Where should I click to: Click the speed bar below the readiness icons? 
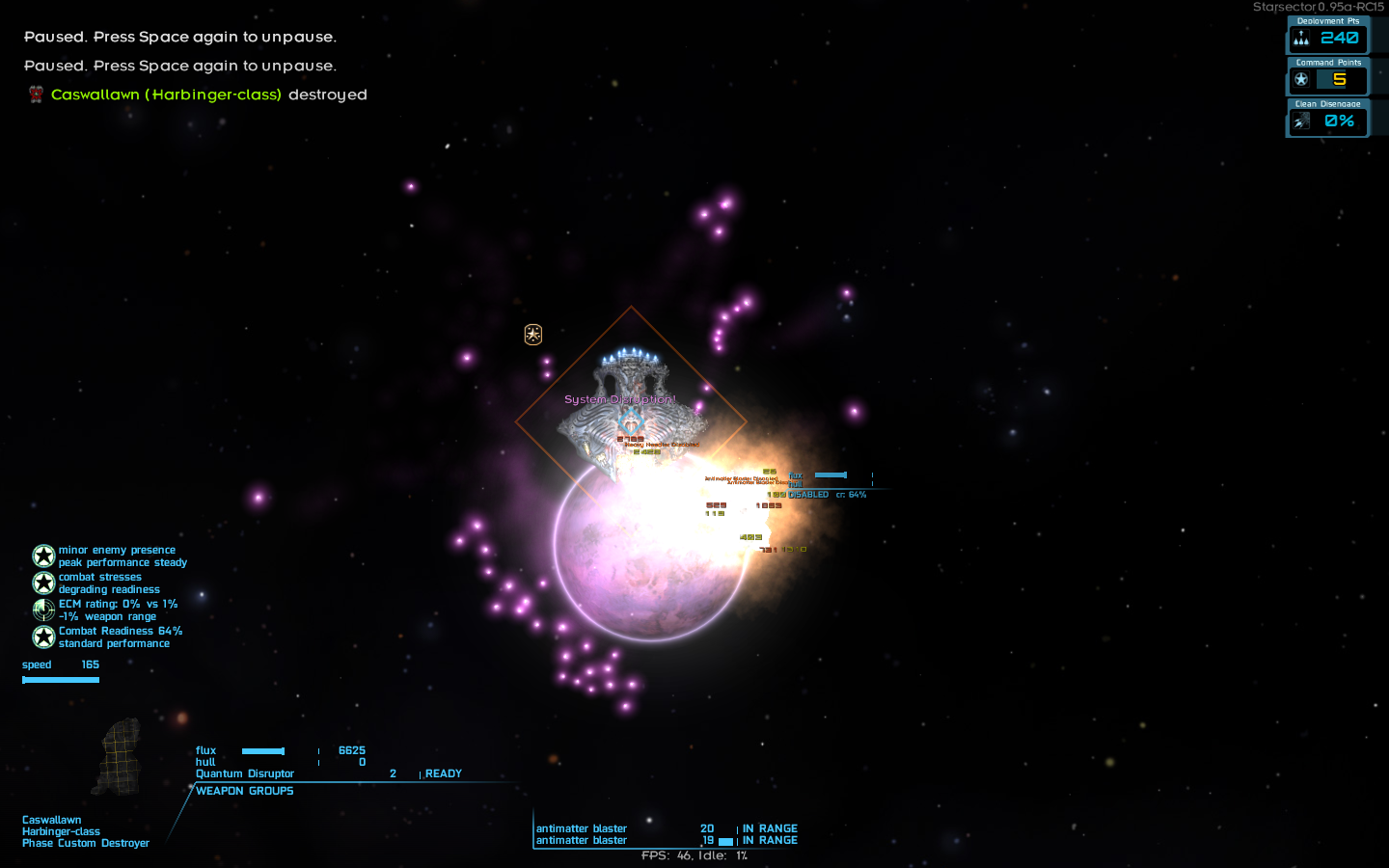(x=61, y=679)
